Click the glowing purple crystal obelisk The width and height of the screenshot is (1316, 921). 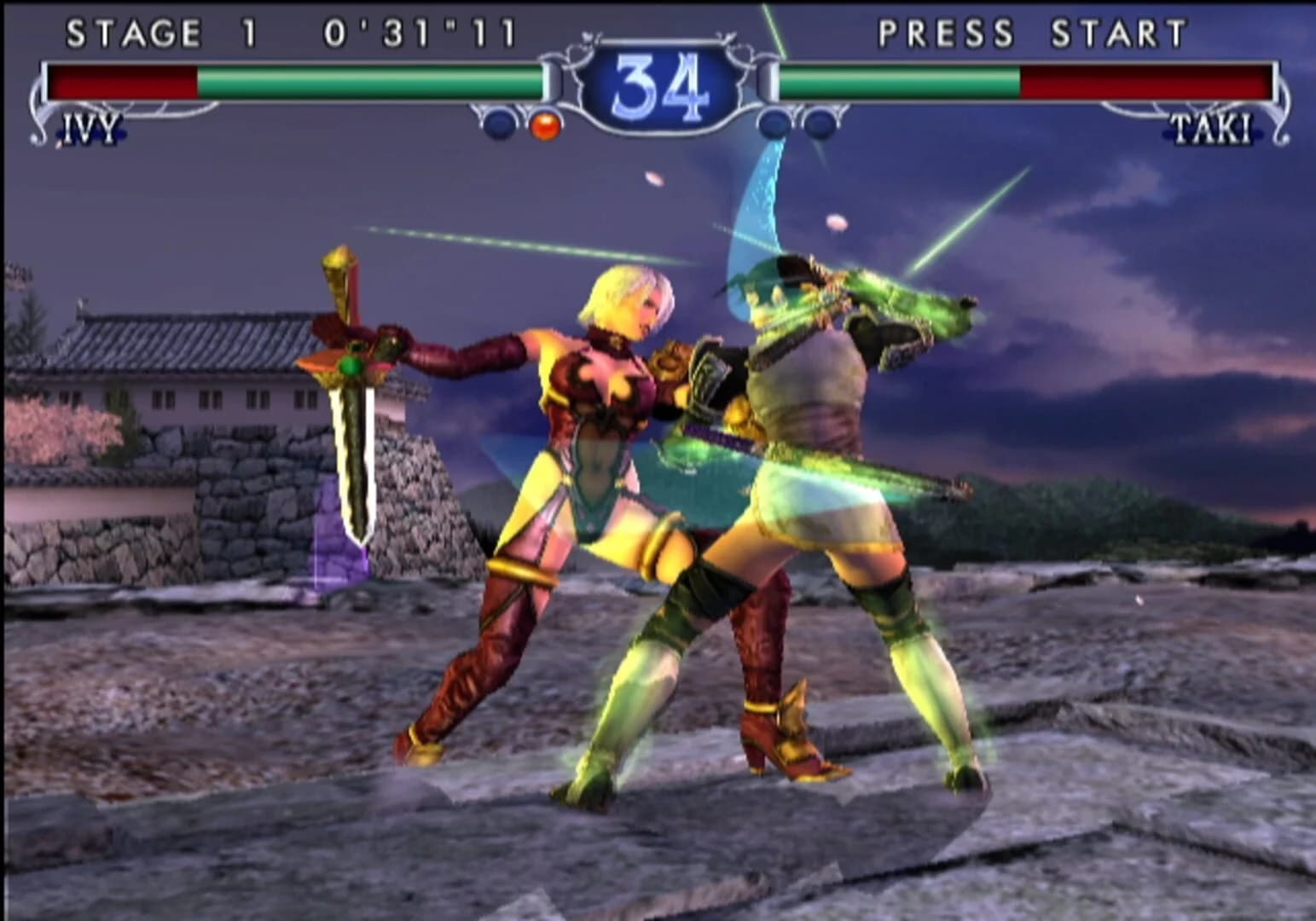coord(335,533)
